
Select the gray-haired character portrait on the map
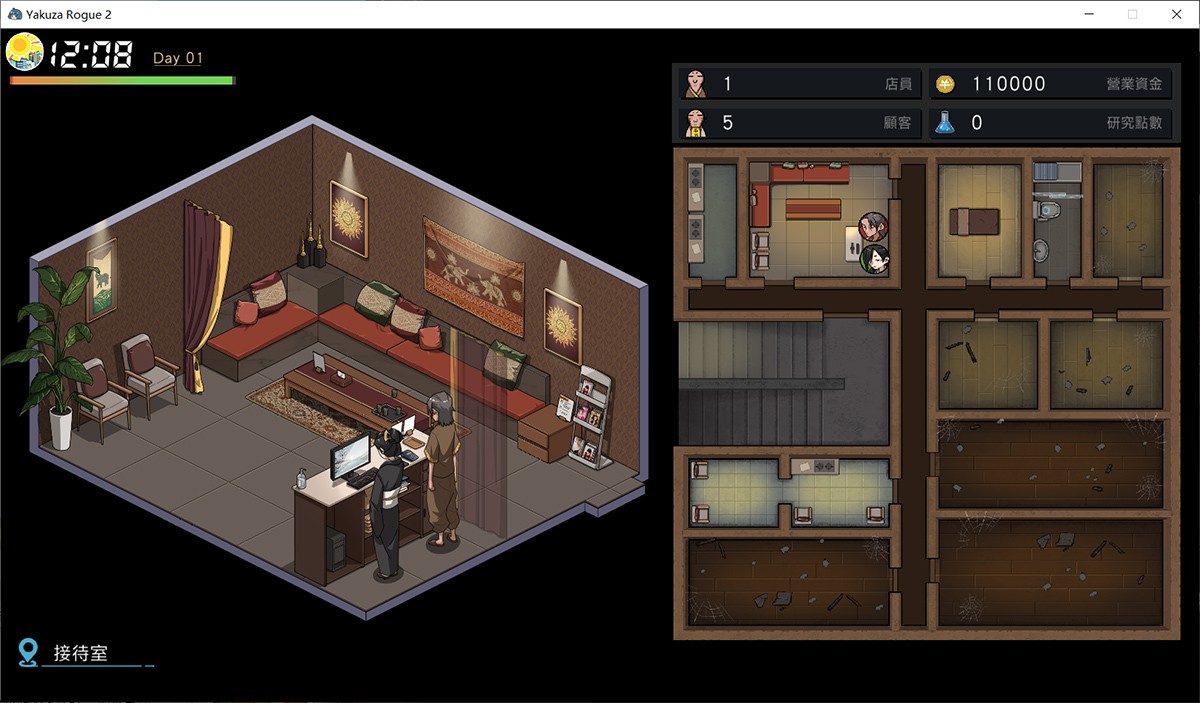(x=873, y=226)
